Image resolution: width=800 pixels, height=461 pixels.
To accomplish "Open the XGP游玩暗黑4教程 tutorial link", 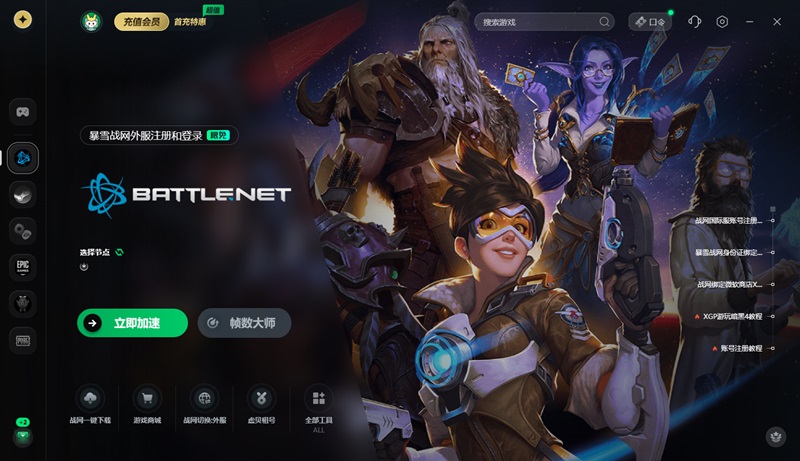I will [x=732, y=316].
